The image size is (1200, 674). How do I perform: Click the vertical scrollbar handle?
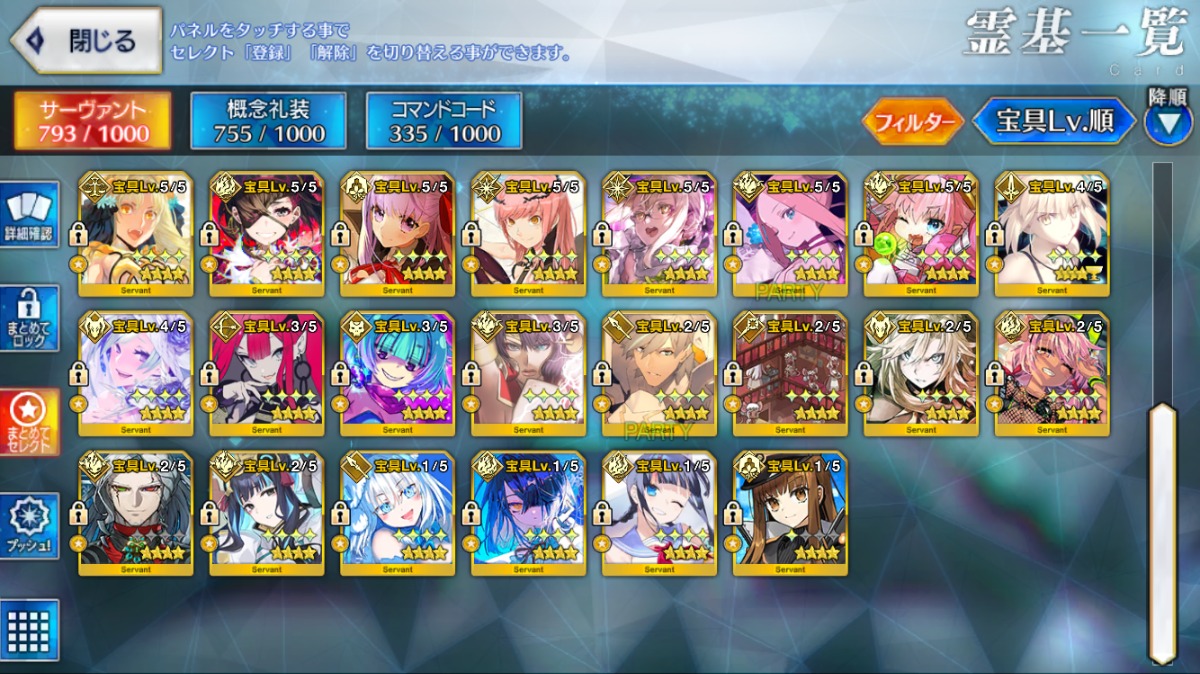[1161, 530]
